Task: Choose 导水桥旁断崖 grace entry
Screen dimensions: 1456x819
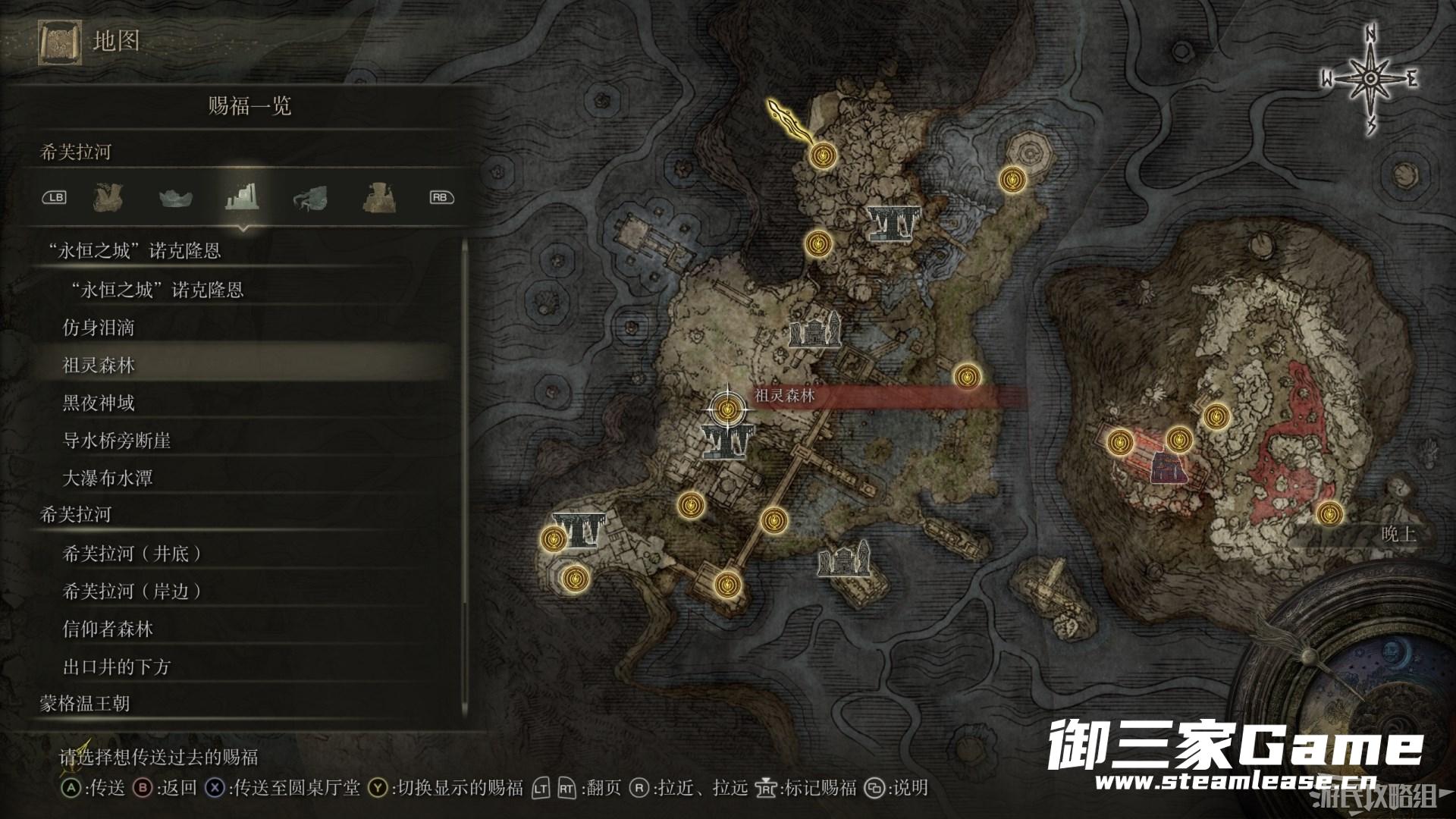Action: (117, 441)
